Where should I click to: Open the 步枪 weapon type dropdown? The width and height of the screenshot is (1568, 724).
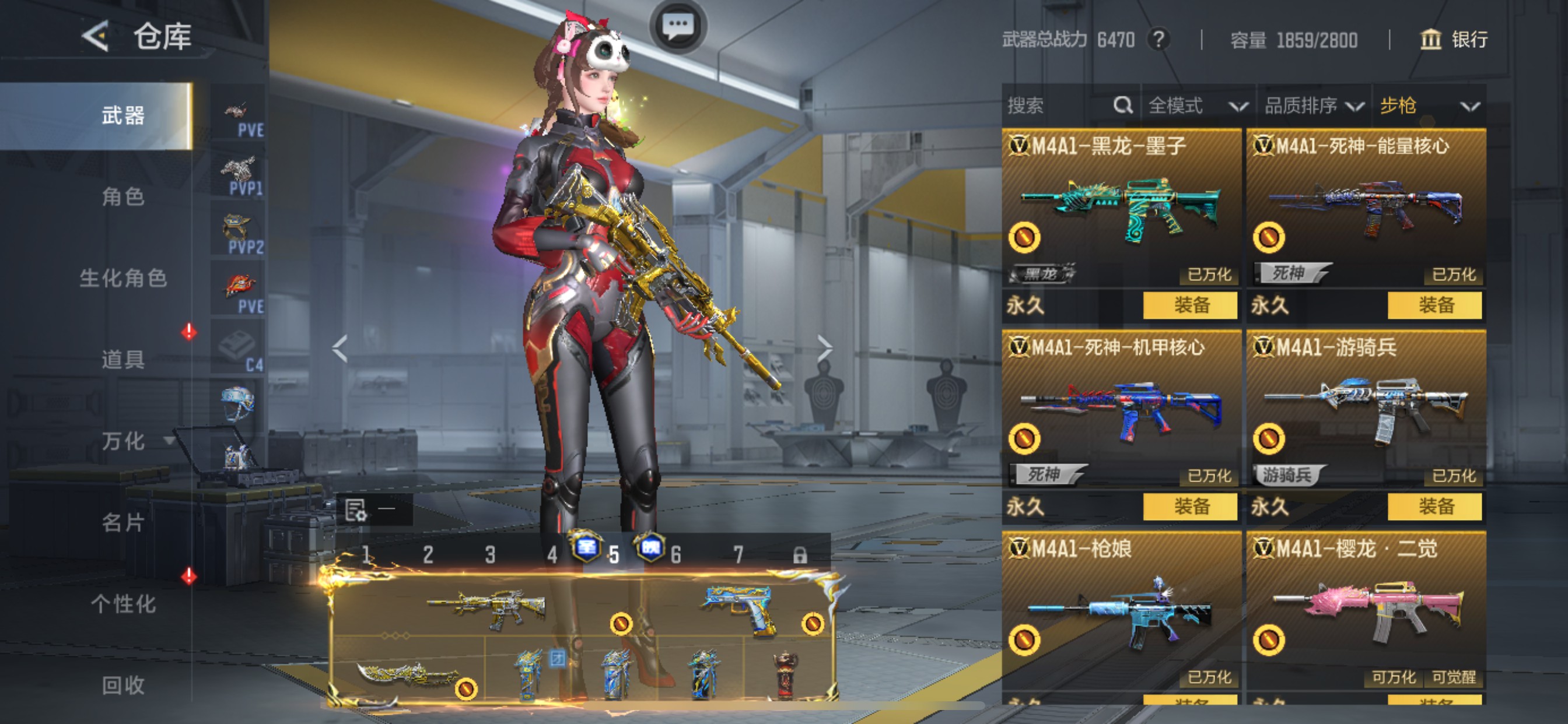pyautogui.click(x=1428, y=106)
